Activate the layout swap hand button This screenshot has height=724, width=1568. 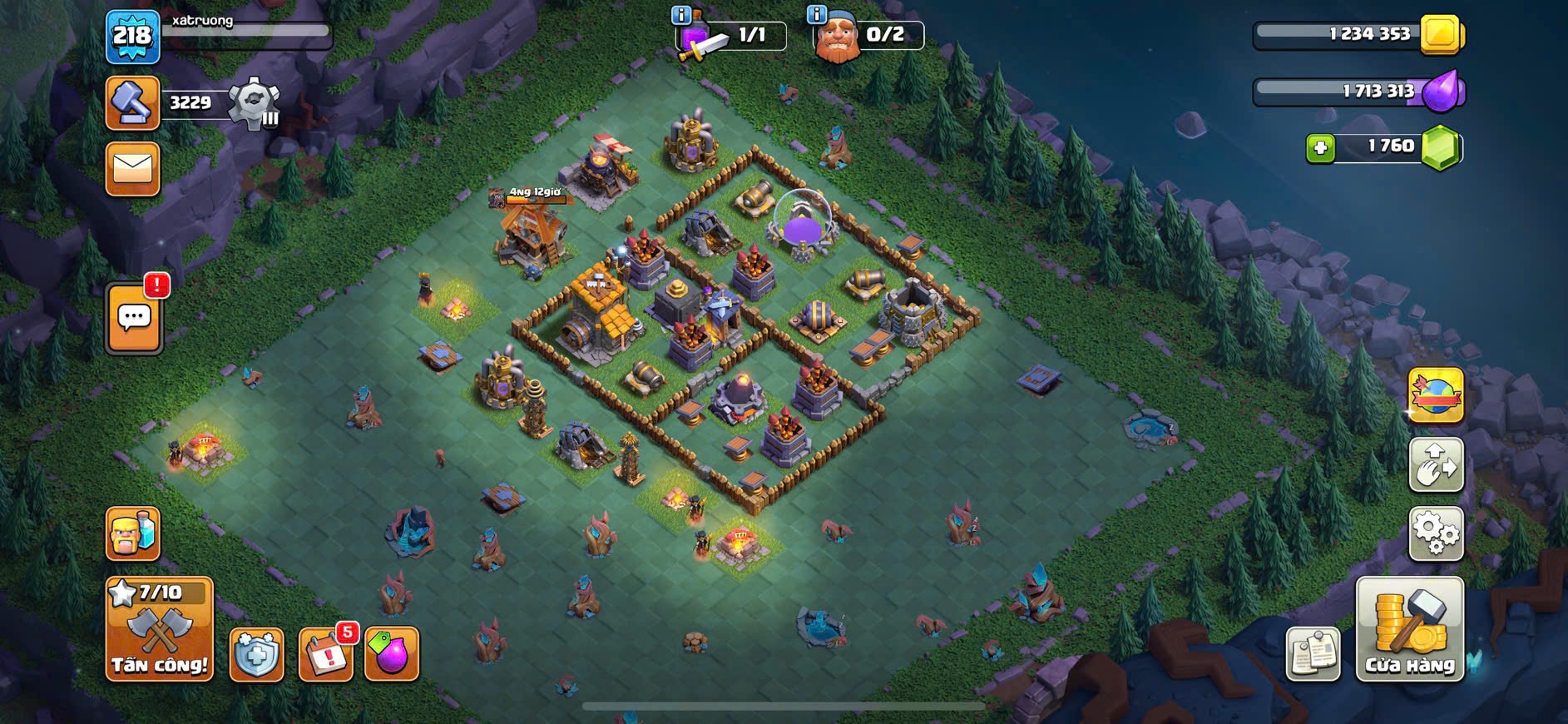point(1436,464)
